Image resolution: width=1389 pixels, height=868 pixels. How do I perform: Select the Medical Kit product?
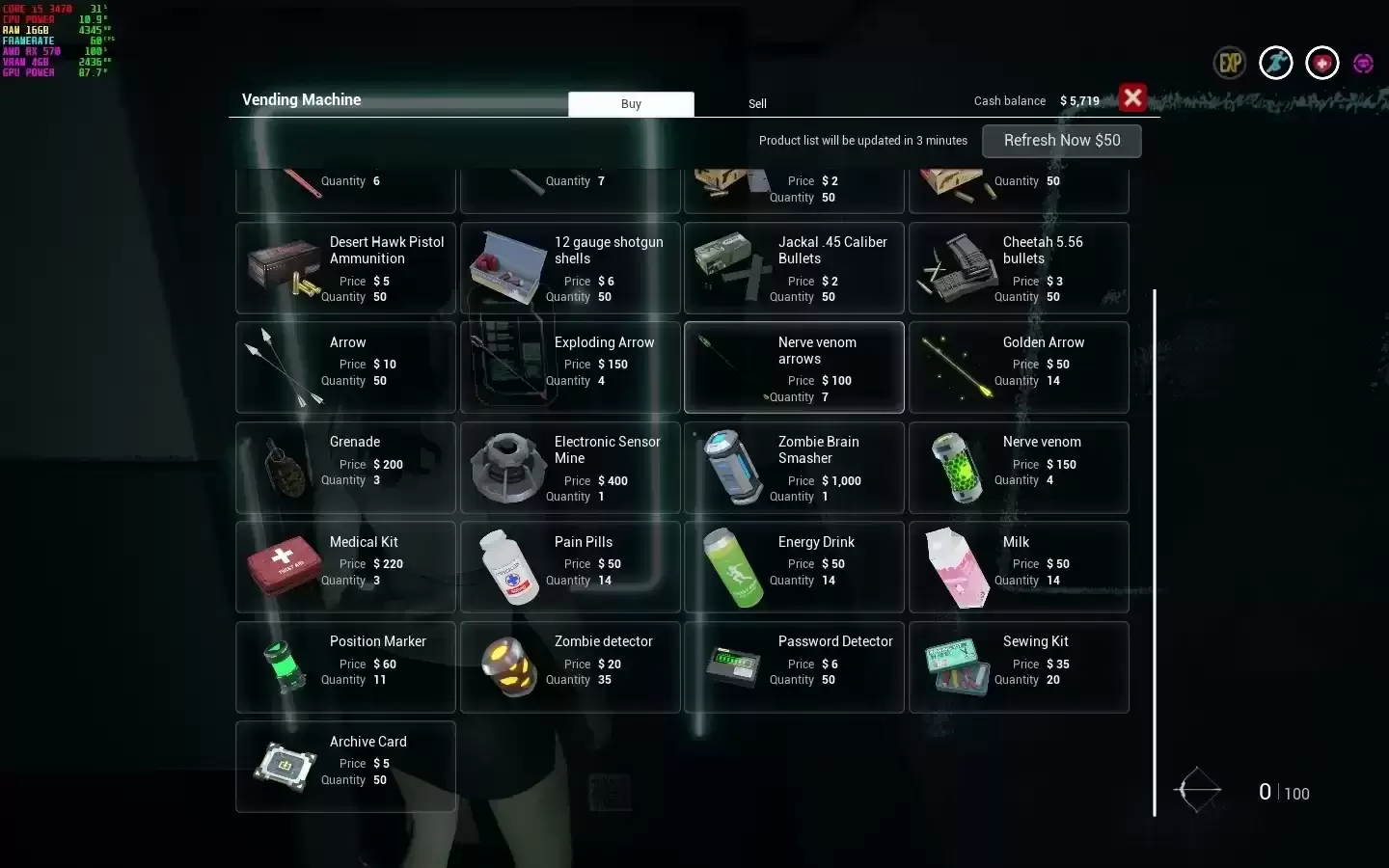click(x=345, y=567)
